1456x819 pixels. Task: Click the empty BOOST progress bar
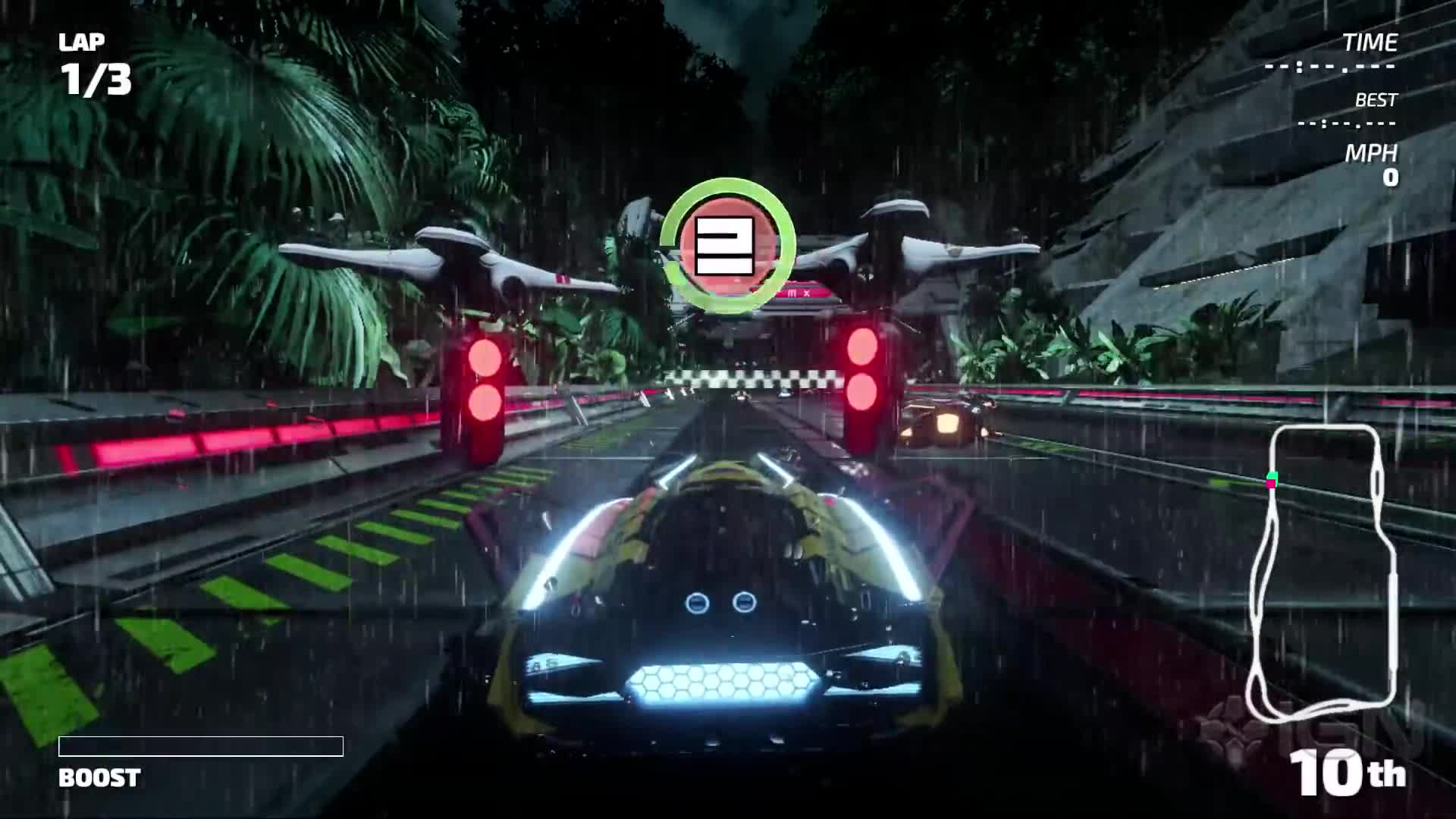[201, 745]
